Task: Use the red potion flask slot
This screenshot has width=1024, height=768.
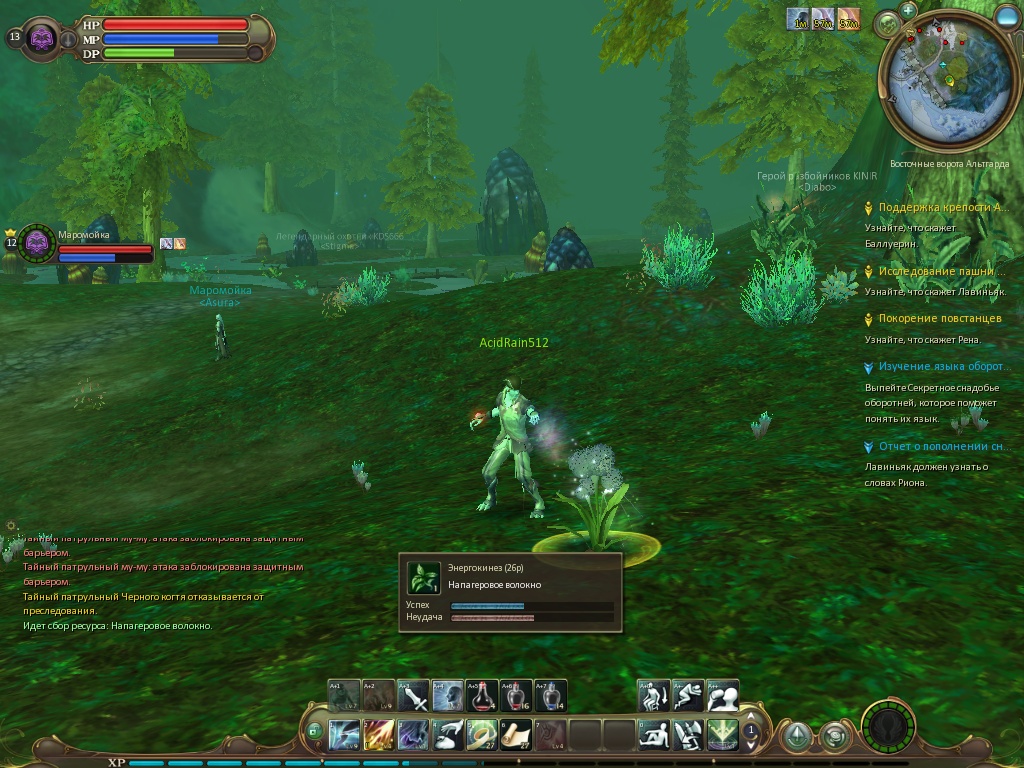Action: (482, 695)
